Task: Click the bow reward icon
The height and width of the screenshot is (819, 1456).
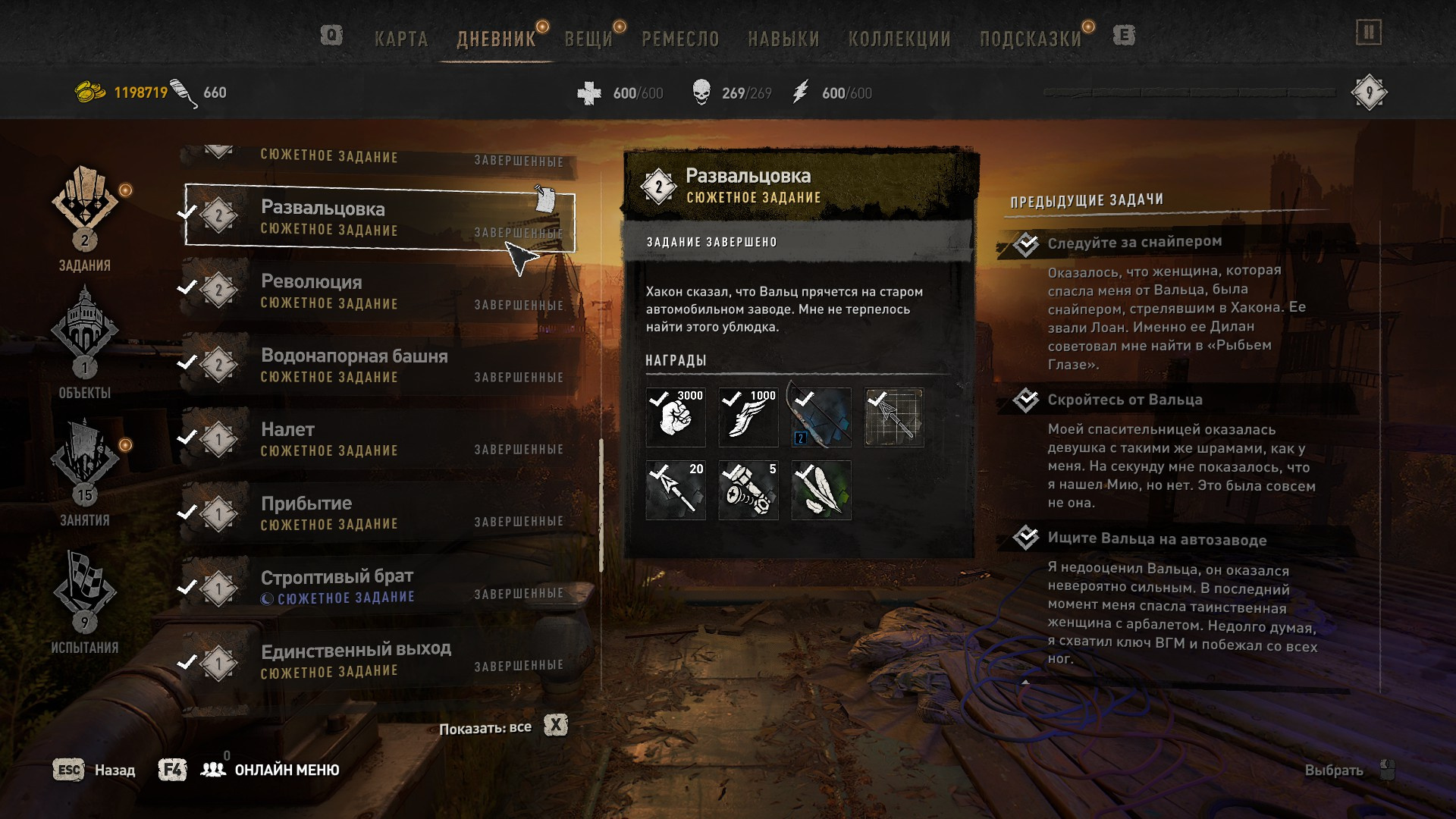Action: [821, 417]
